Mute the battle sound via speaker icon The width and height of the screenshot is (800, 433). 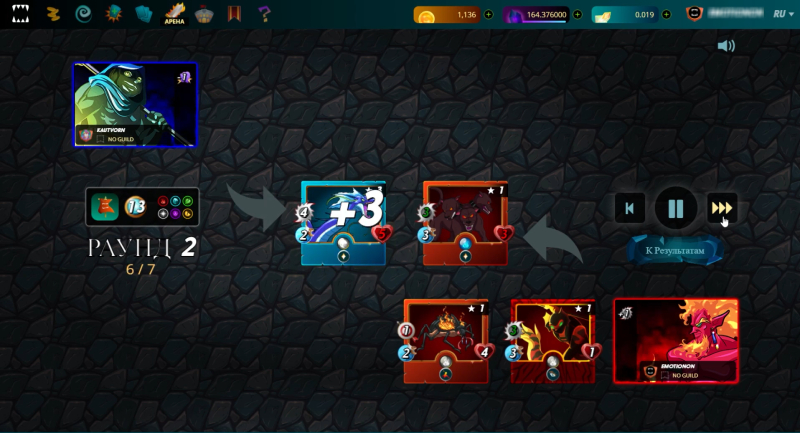pyautogui.click(x=726, y=46)
